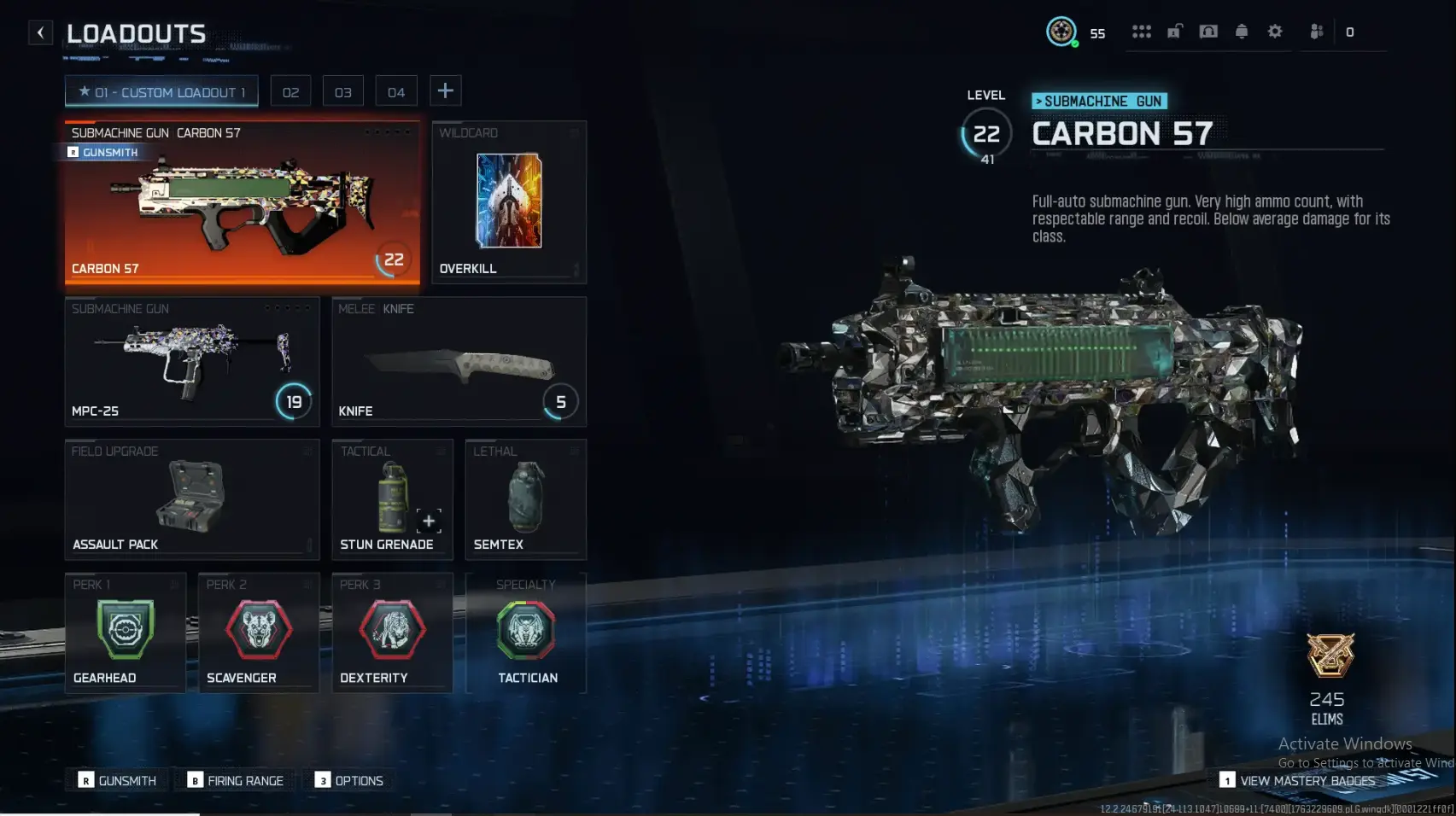Screen dimensions: 1456x816
Task: Click the plus button to add a loadout
Action: pos(445,90)
